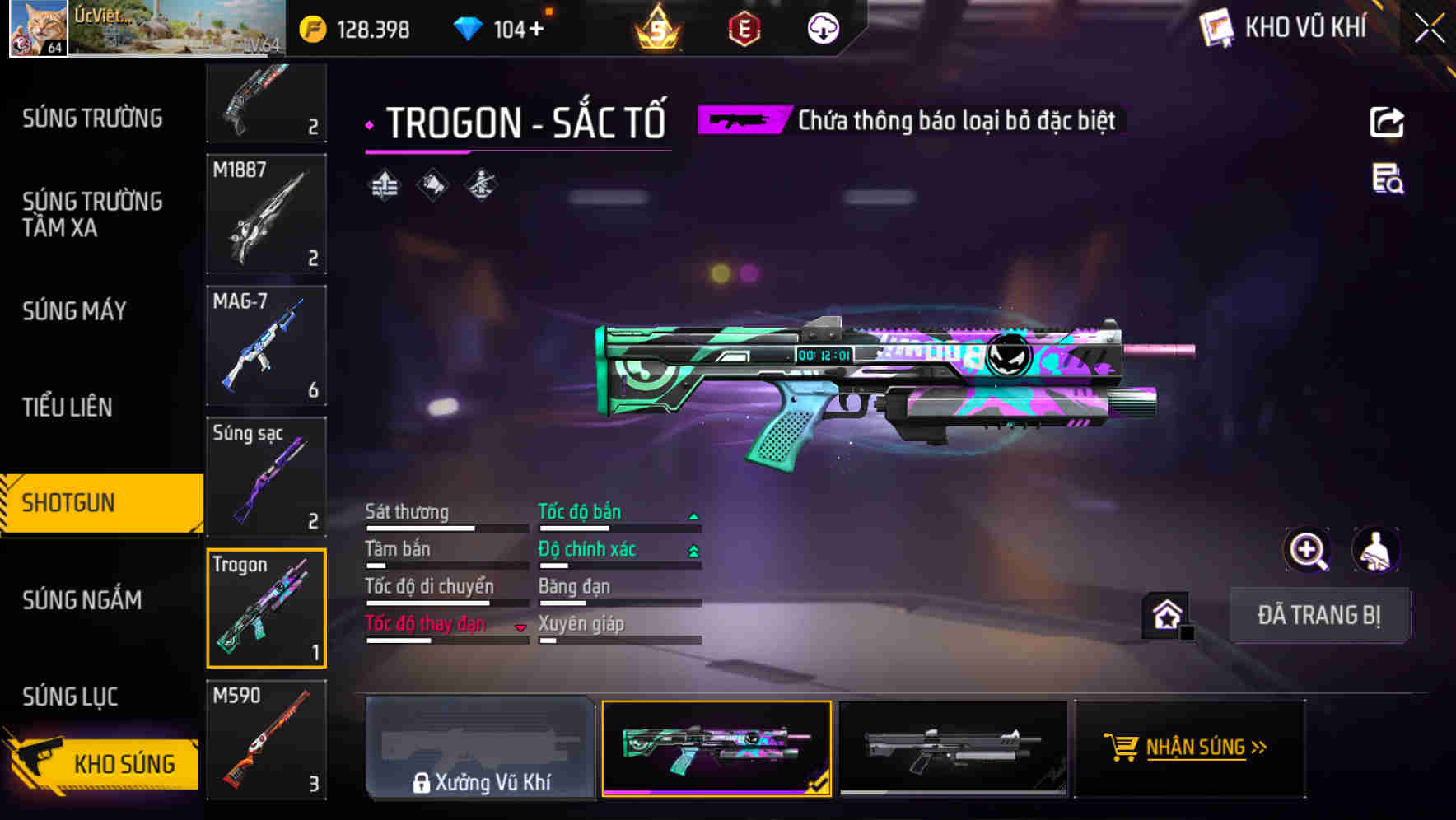Switch to the Súng Lục category
This screenshot has height=820, width=1456.
pos(70,697)
